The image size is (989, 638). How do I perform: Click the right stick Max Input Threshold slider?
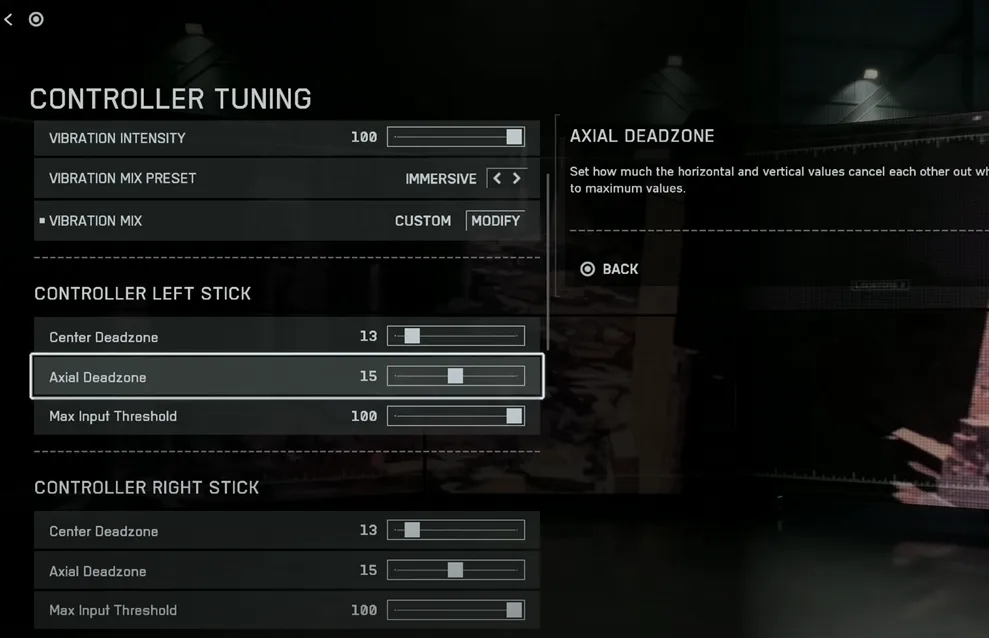point(456,610)
